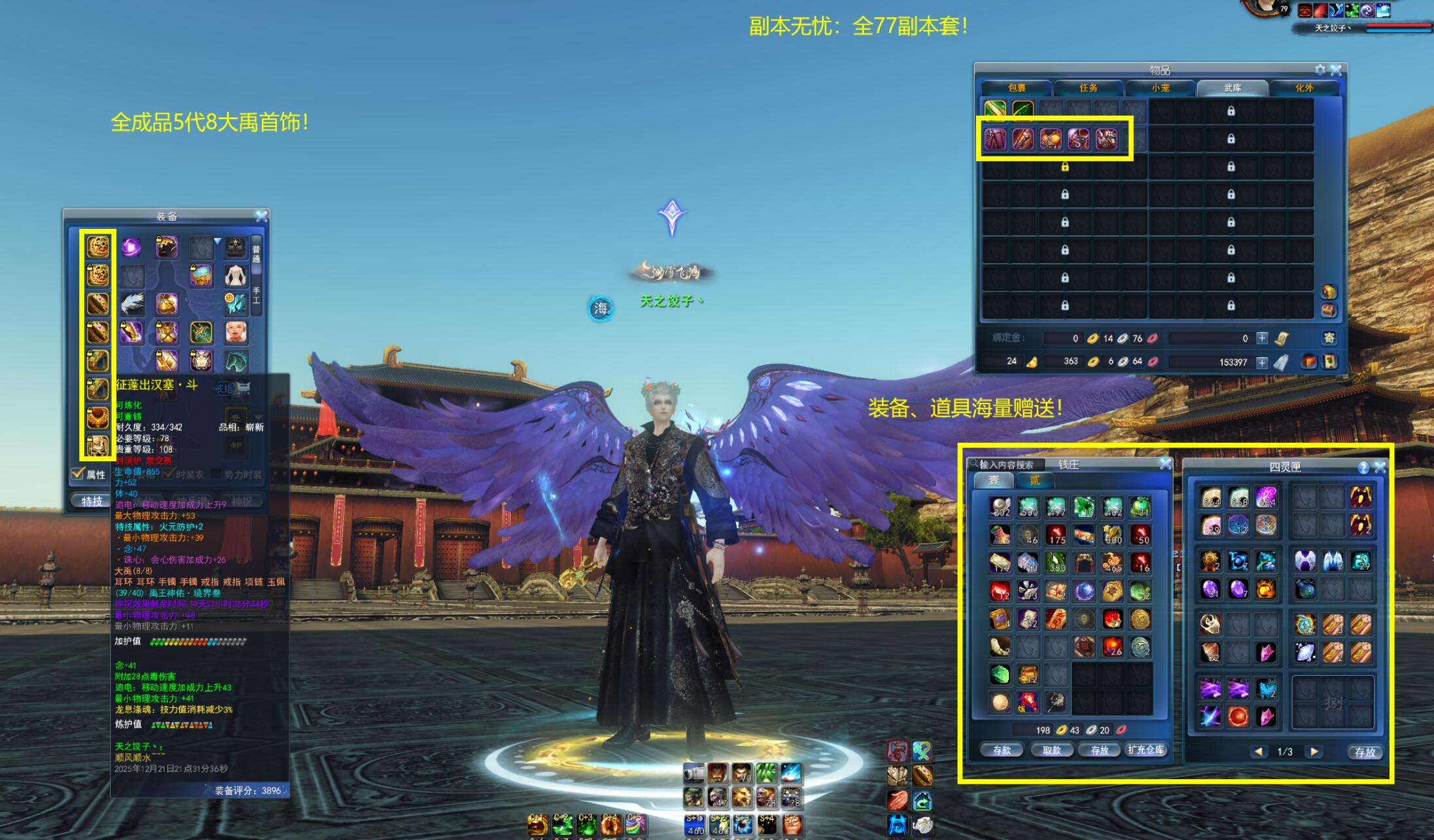1434x840 pixels.
Task: Open the 四灵匣 help question mark
Action: pyautogui.click(x=1363, y=467)
